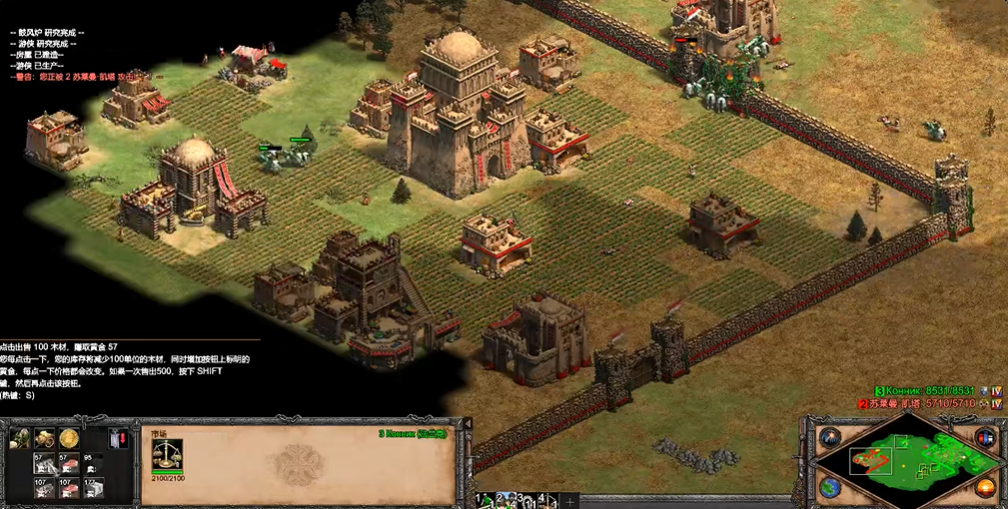
Task: Click the blue-red button at minimap top right
Action: tap(984, 437)
